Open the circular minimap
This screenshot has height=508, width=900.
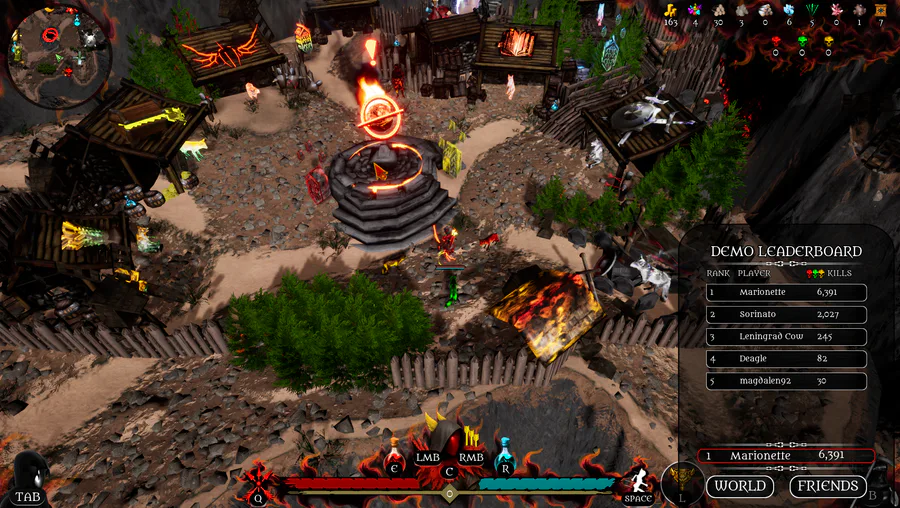57,55
